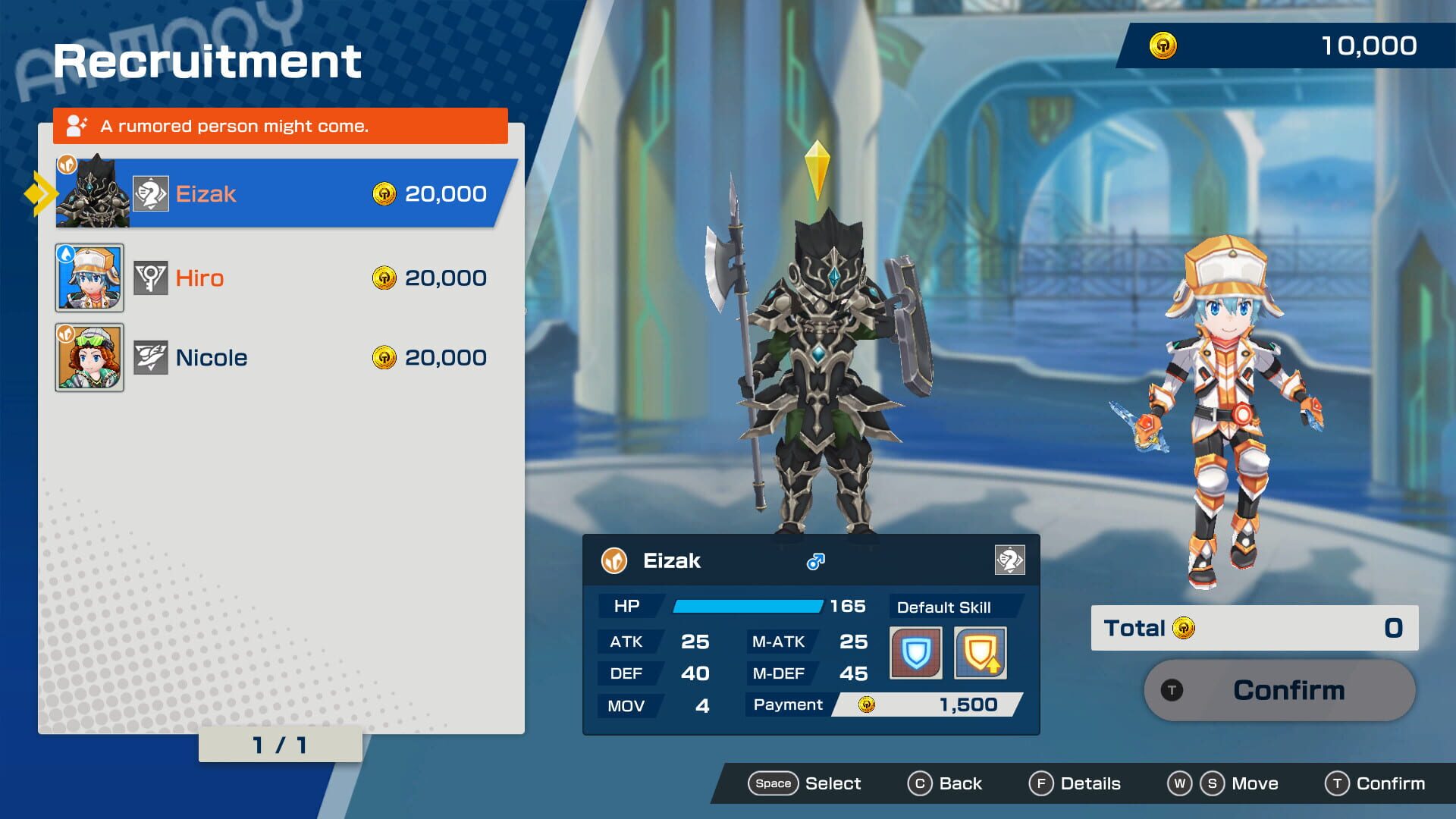Screen dimensions: 1456x819
Task: Click the rumored person notice banner
Action: point(281,126)
